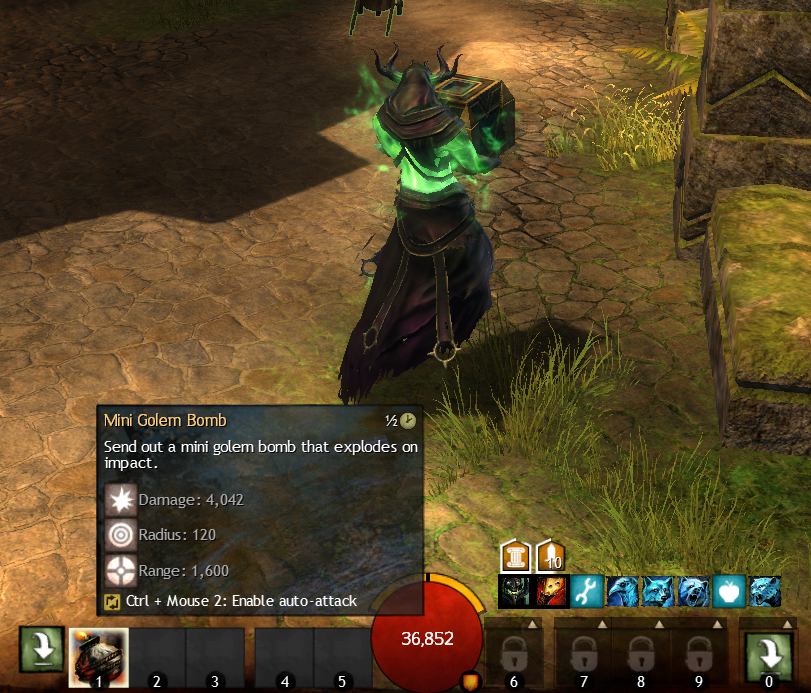The height and width of the screenshot is (693, 811).
Task: Click the orange pillar boon icon
Action: pyautogui.click(x=514, y=556)
